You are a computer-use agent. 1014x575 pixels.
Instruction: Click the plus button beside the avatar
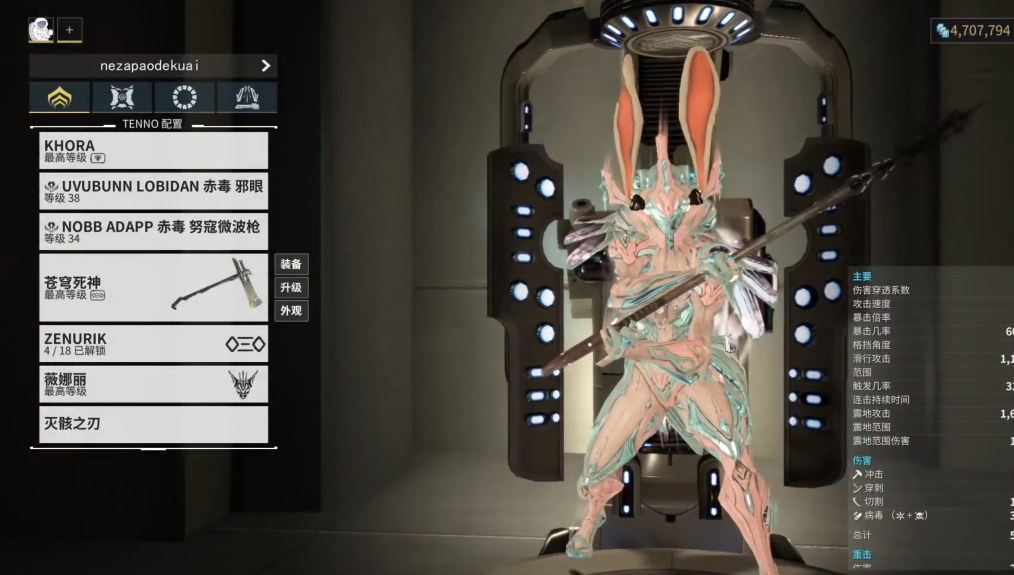click(x=70, y=30)
